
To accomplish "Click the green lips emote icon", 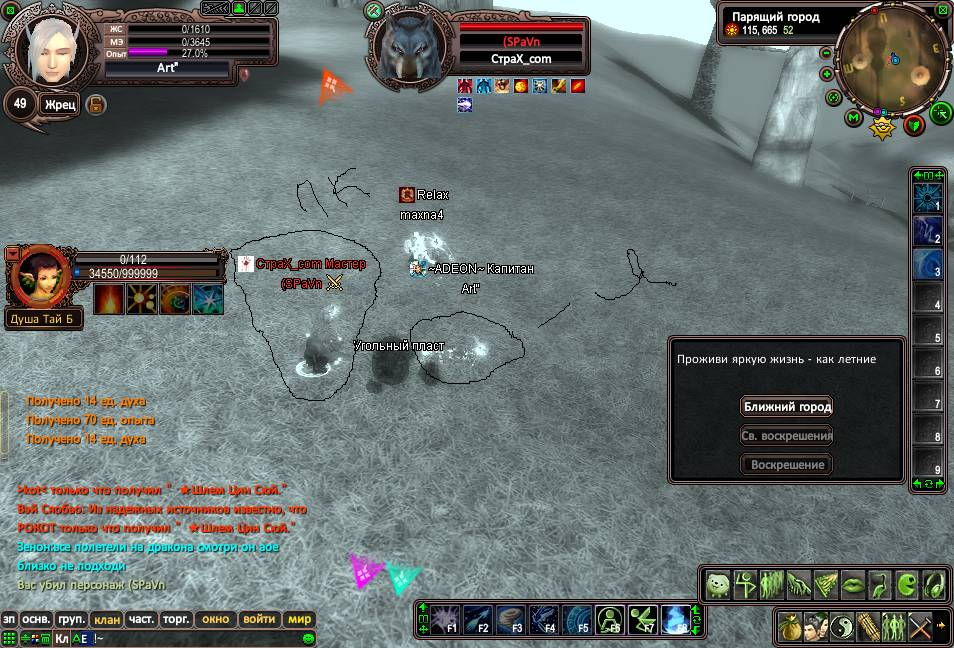I will click(x=852, y=584).
